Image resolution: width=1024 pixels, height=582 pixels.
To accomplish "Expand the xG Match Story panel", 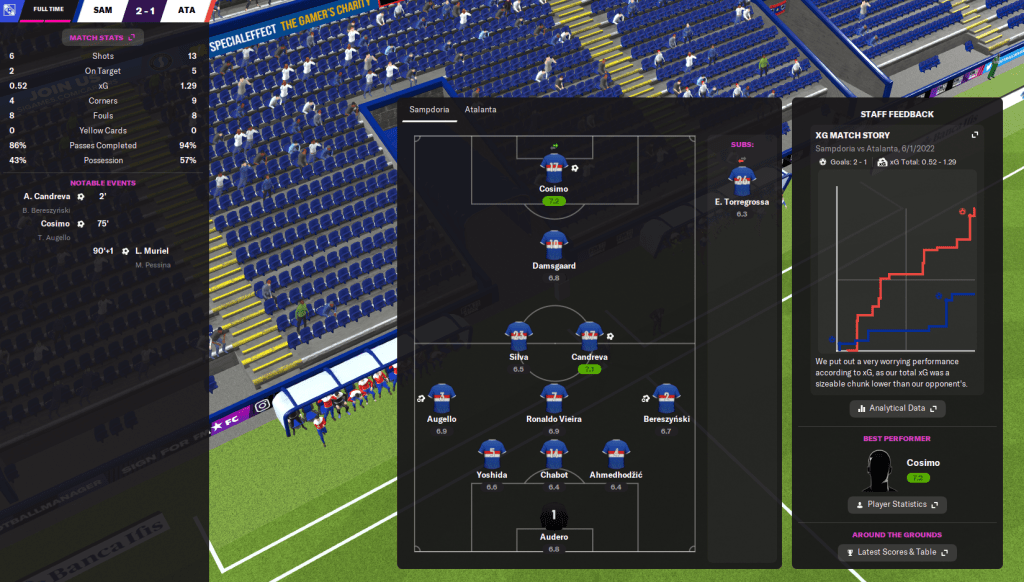I will pyautogui.click(x=975, y=134).
